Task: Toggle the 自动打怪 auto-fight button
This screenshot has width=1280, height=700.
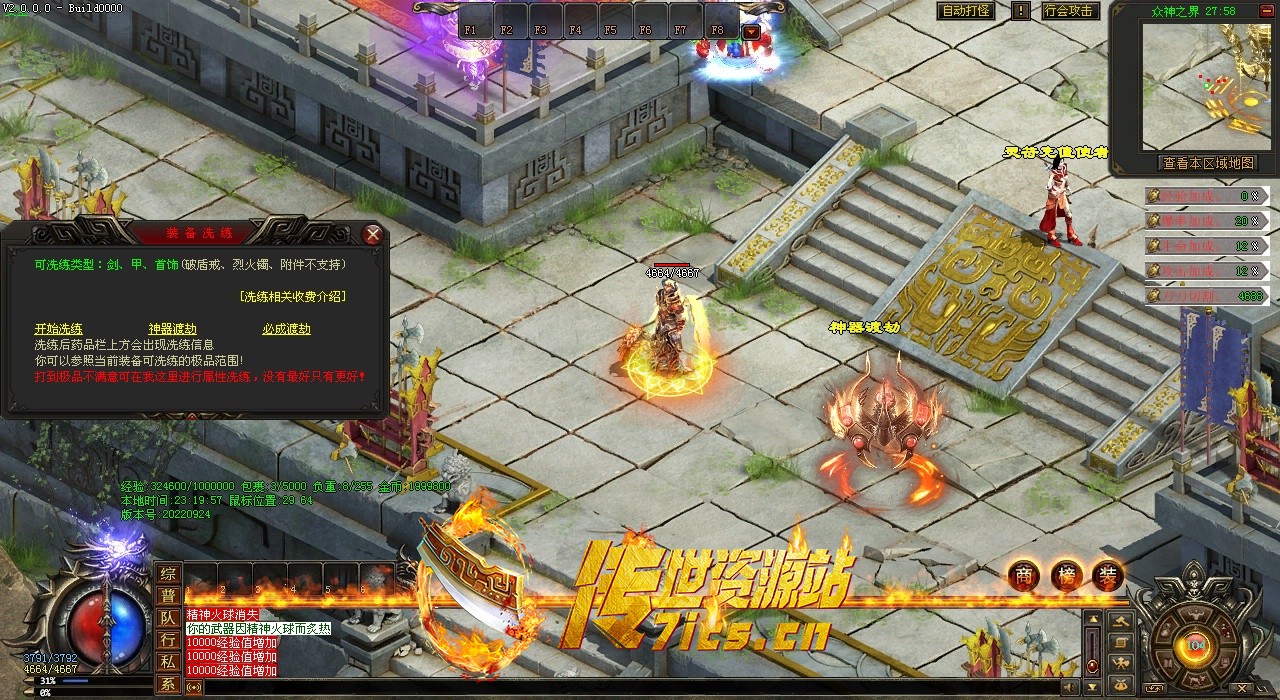Action: pos(968,11)
